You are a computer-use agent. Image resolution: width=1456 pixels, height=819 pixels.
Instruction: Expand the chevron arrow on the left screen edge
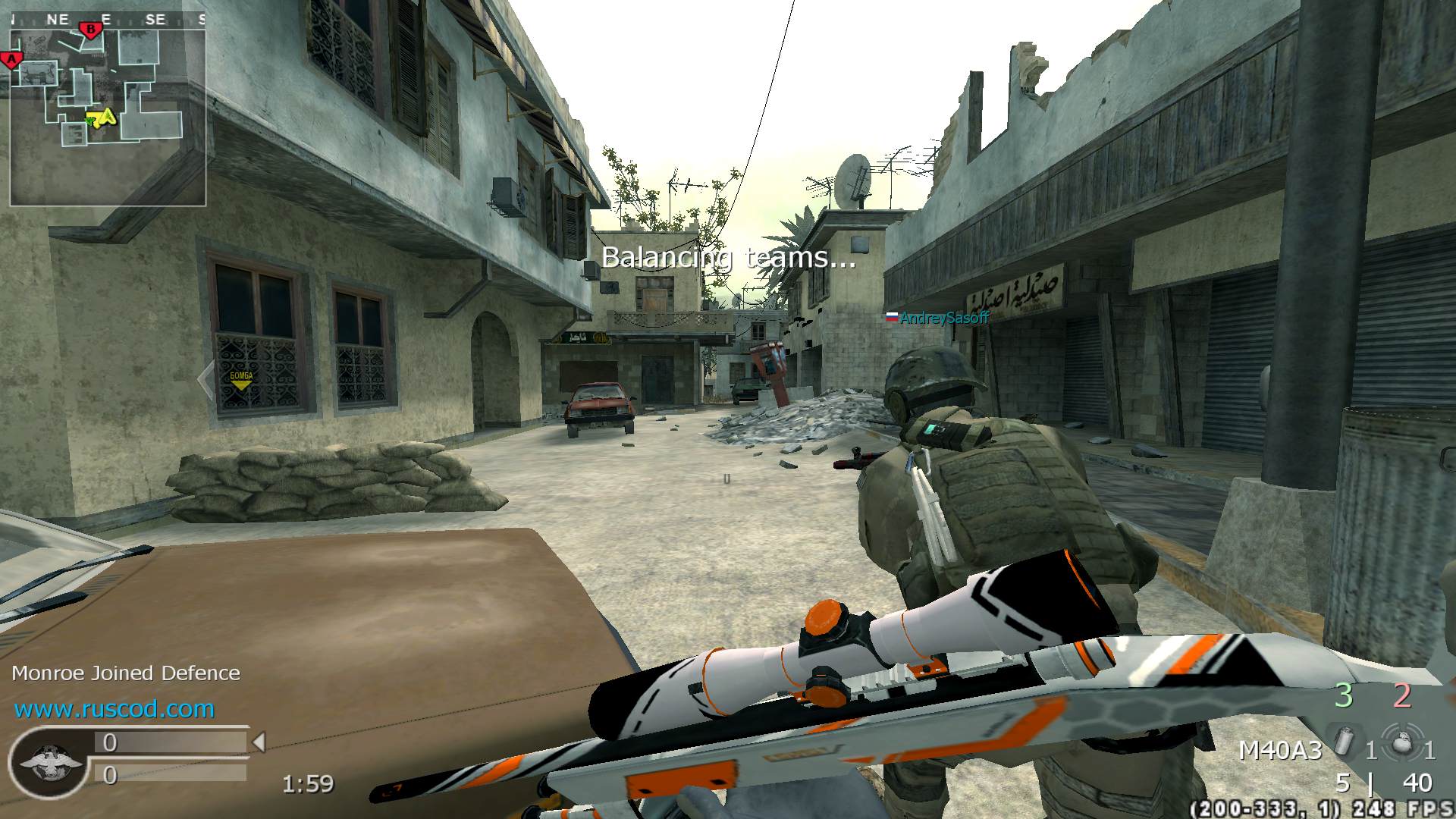click(x=206, y=378)
